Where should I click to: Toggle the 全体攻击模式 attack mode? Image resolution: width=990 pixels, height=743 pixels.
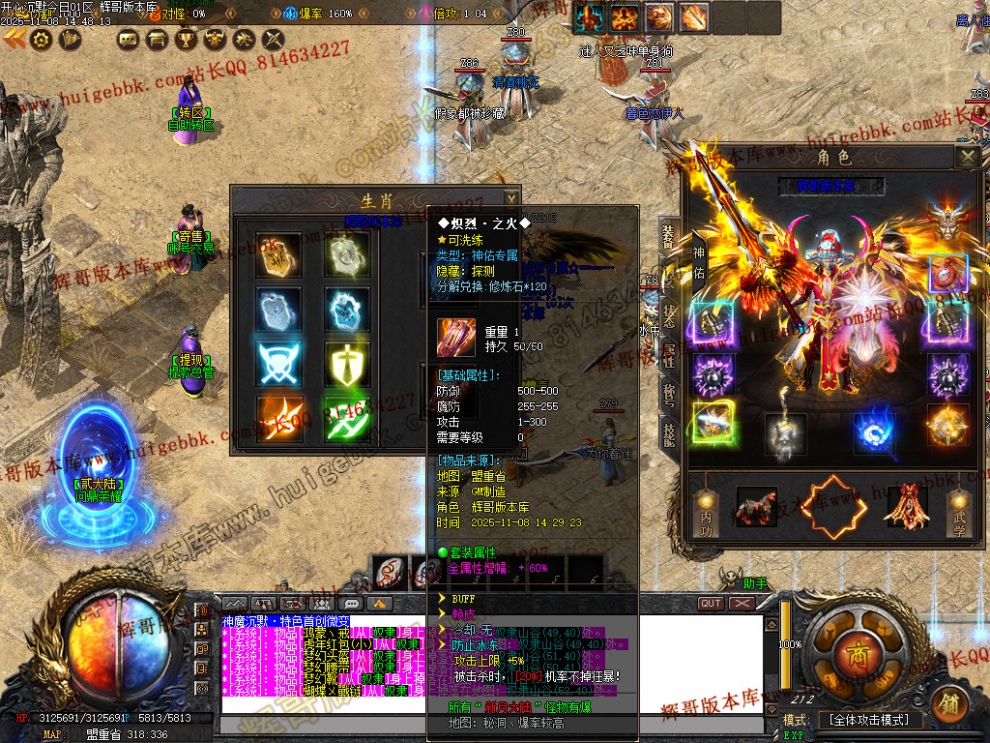[x=868, y=720]
